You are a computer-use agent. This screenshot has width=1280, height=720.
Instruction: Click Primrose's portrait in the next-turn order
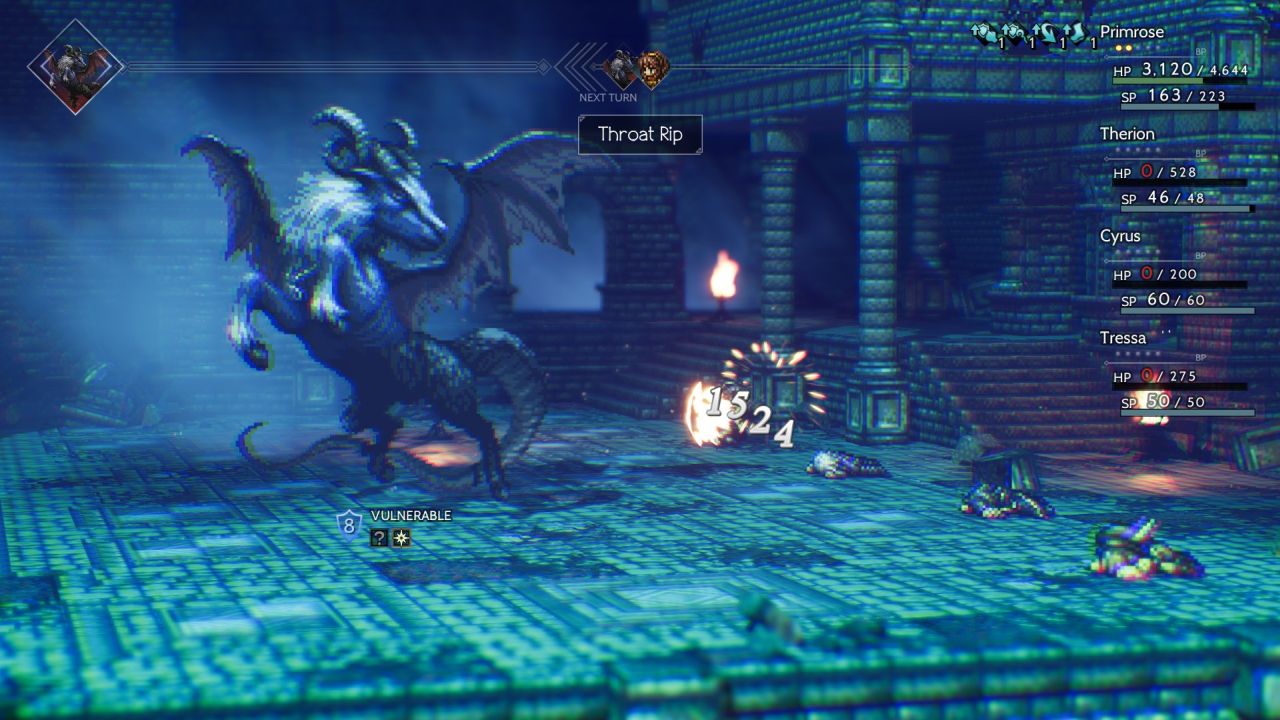[x=652, y=69]
